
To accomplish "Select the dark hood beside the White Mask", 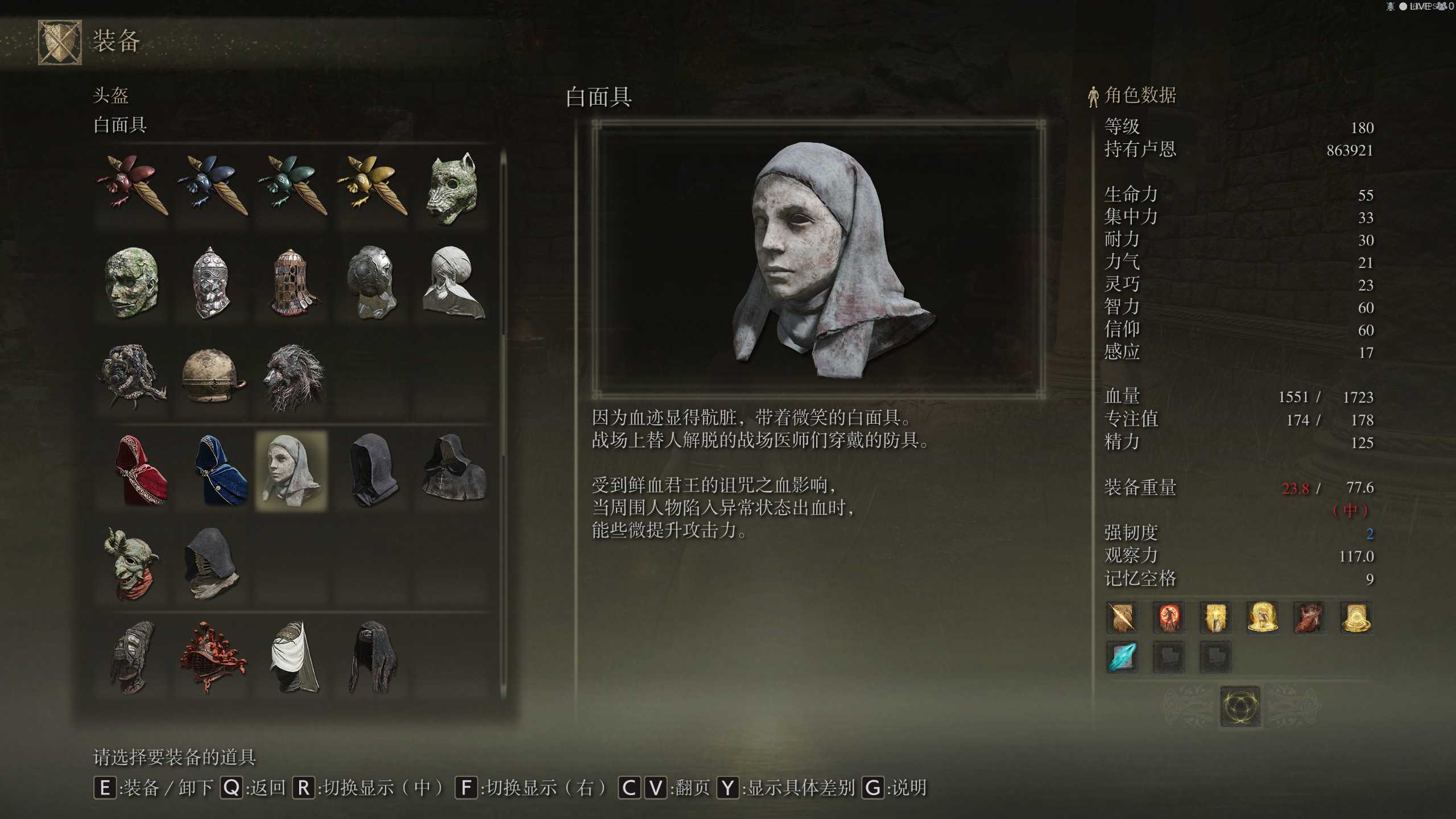I will pyautogui.click(x=373, y=469).
